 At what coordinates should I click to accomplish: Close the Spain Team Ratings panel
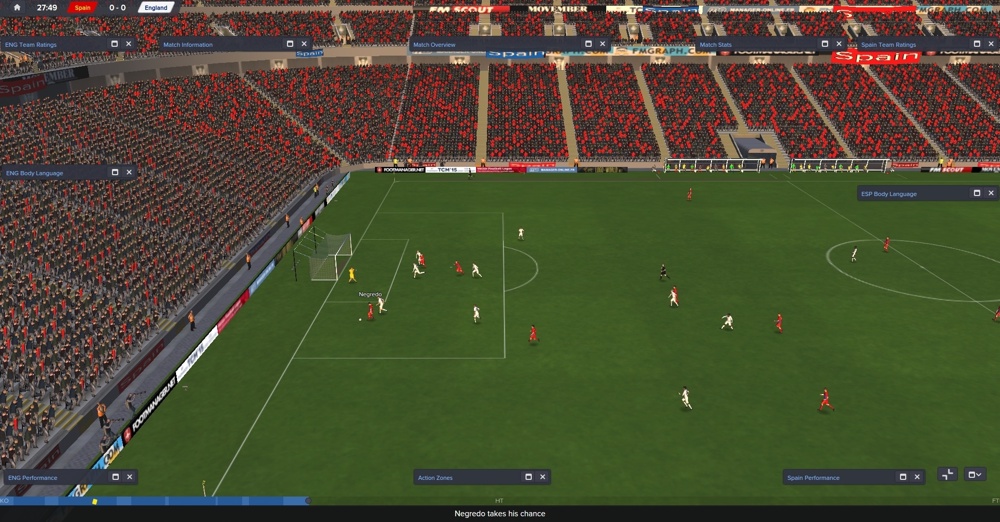(x=991, y=44)
